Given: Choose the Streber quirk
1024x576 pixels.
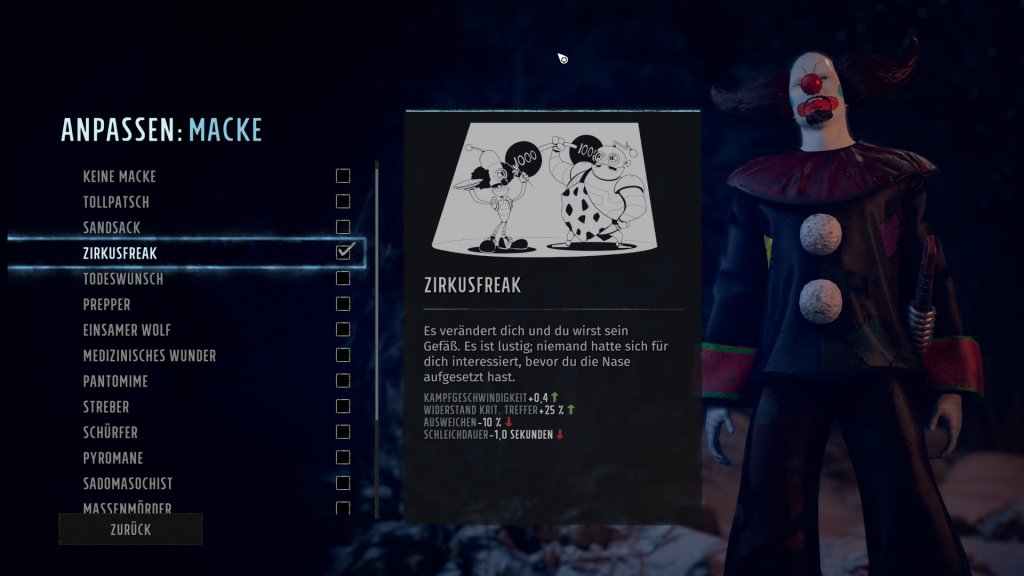Looking at the screenshot, I should click(106, 407).
